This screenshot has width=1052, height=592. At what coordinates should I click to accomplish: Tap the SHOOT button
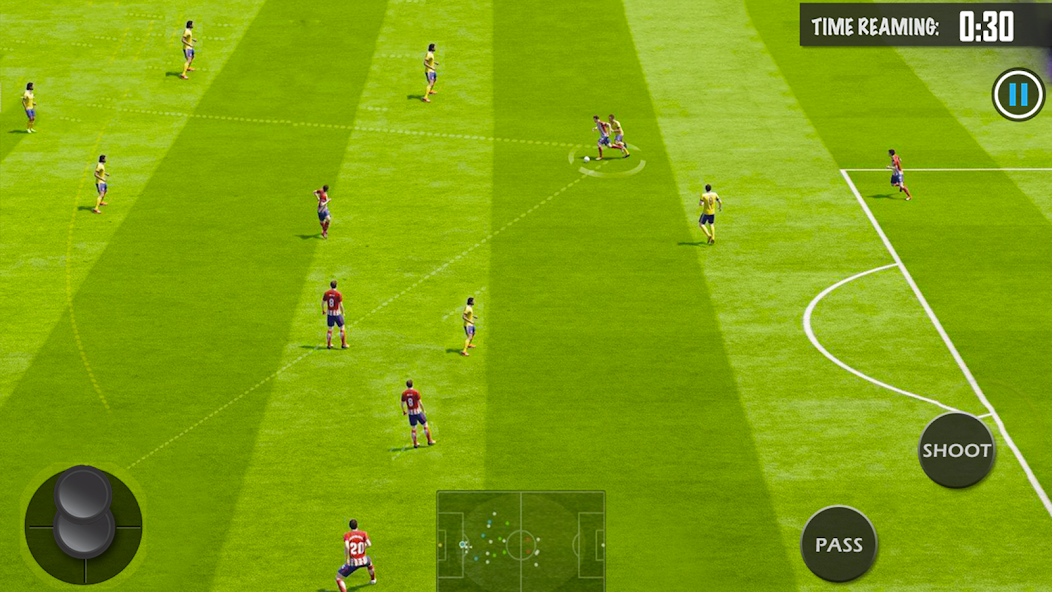(956, 450)
